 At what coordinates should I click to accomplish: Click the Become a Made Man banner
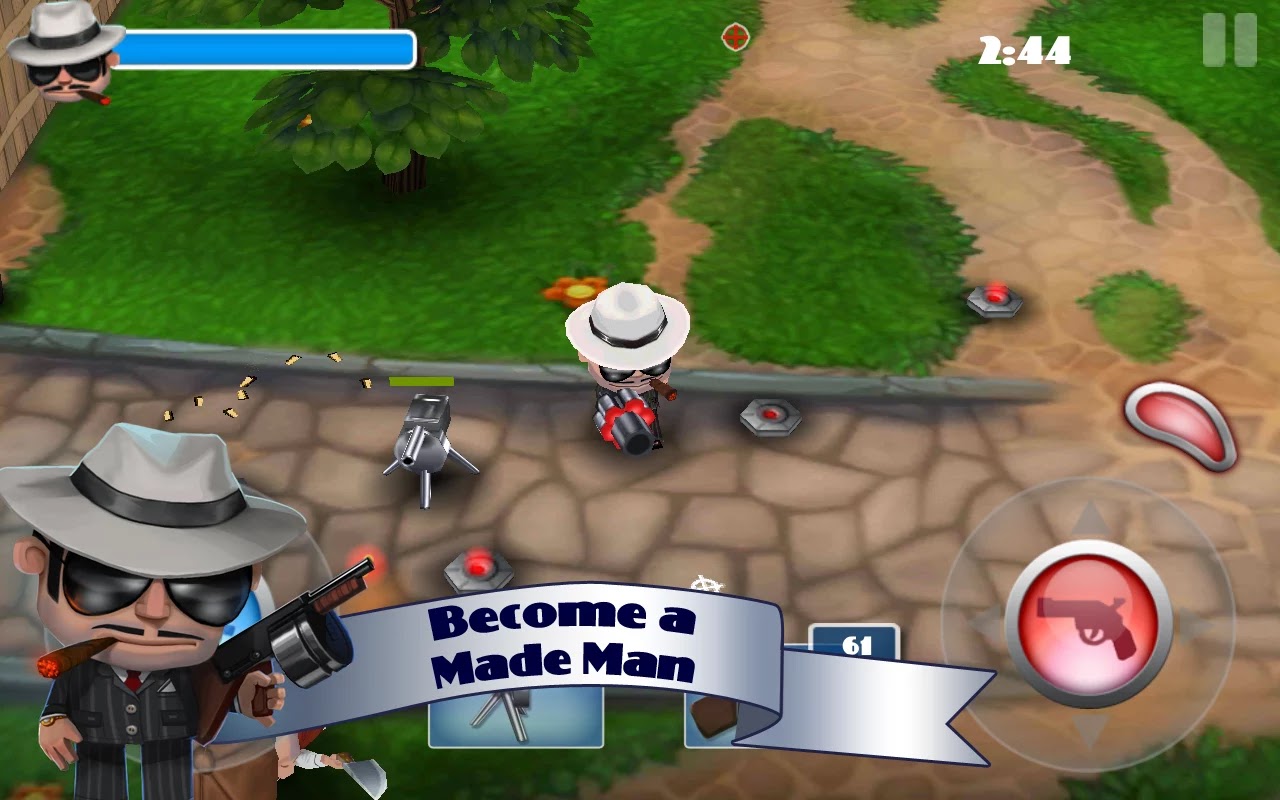(x=565, y=640)
